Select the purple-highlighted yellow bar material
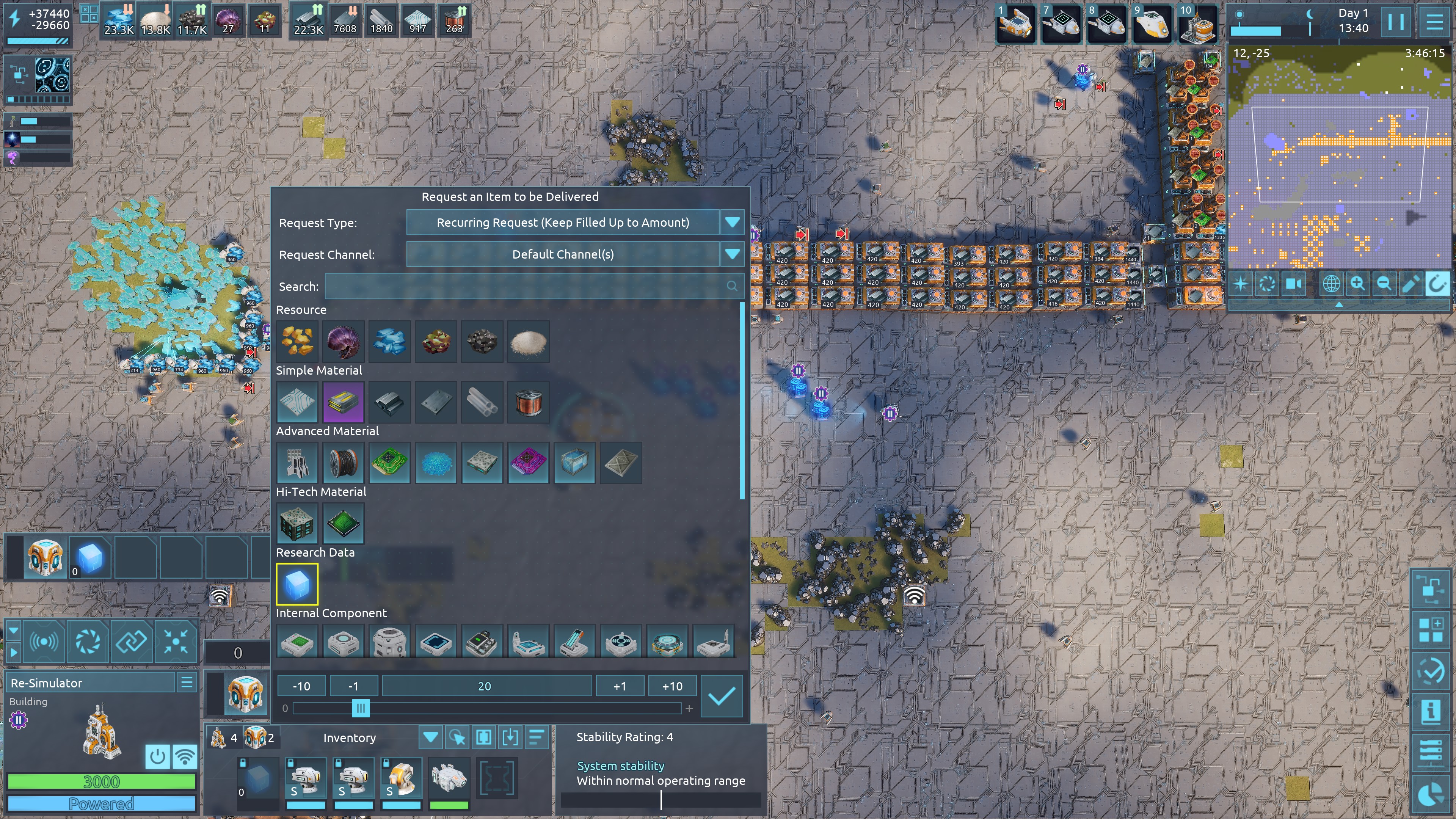 (x=343, y=402)
